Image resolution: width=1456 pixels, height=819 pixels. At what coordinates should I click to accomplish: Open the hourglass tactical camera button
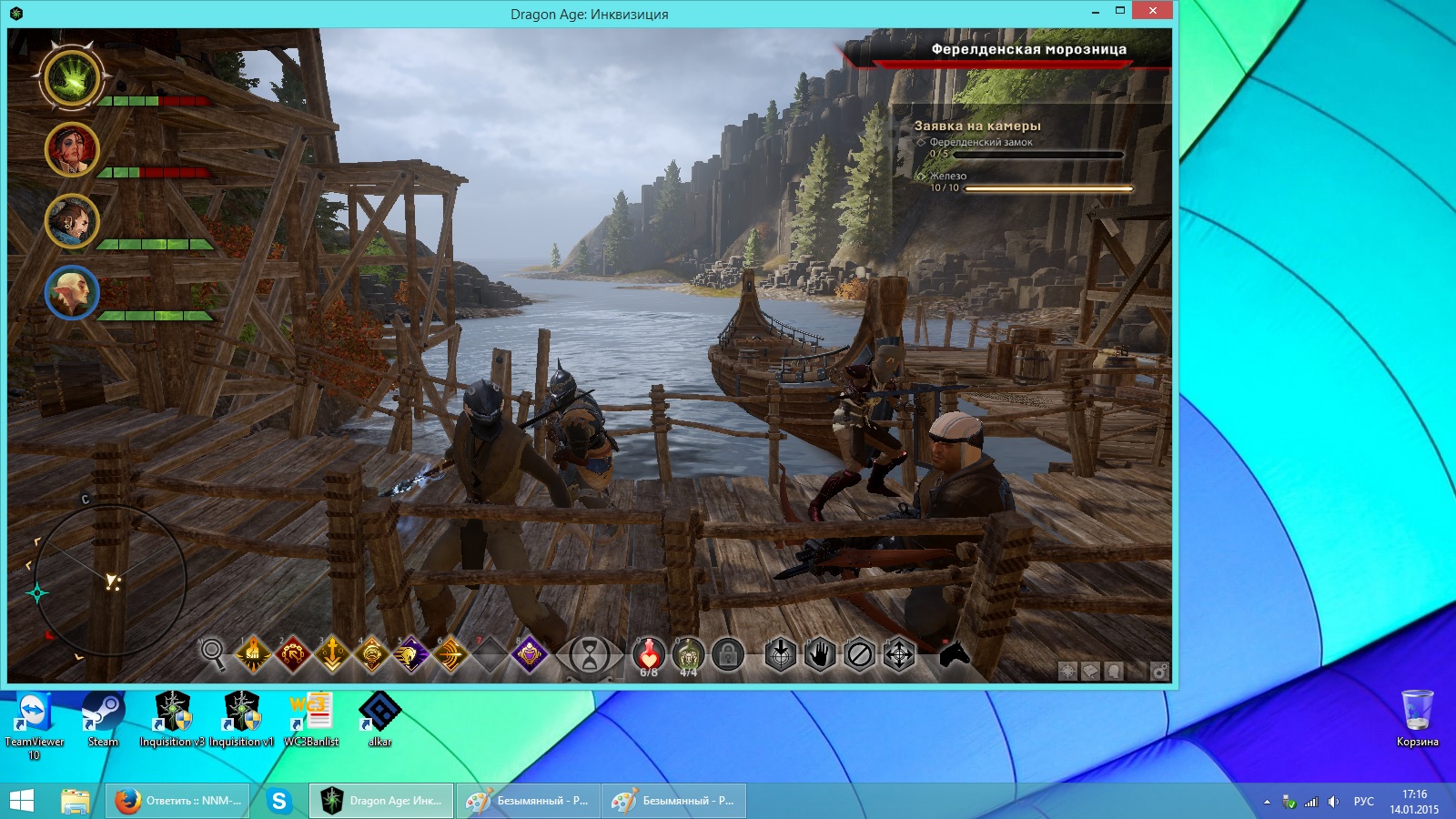[x=590, y=654]
